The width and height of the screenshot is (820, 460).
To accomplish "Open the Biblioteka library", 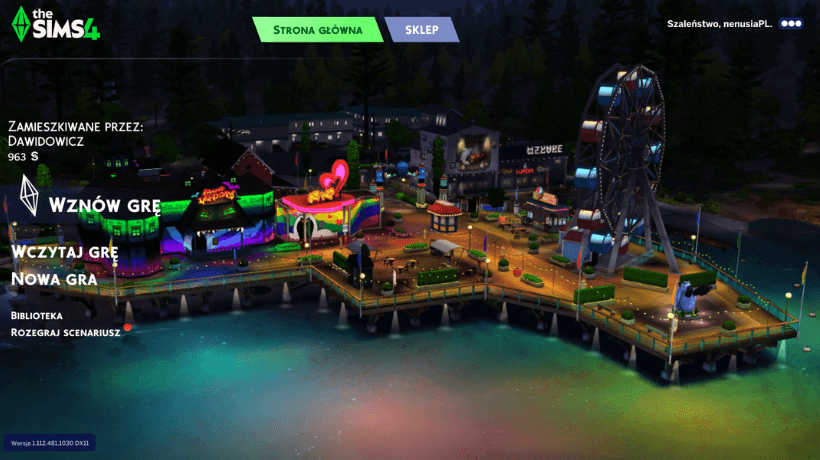I will [x=37, y=315].
